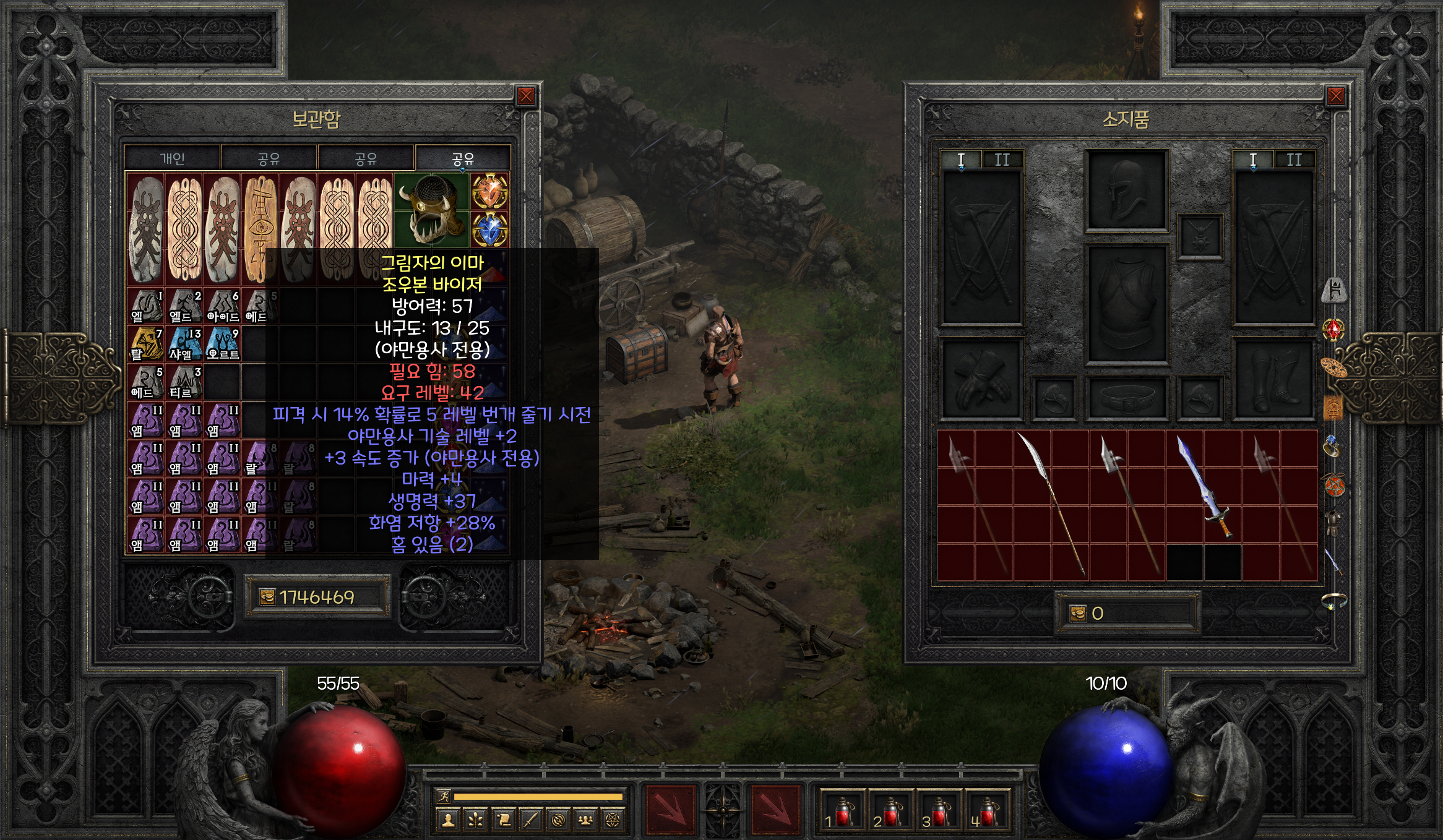Select the Jawbone Visor helm in stash

[432, 209]
